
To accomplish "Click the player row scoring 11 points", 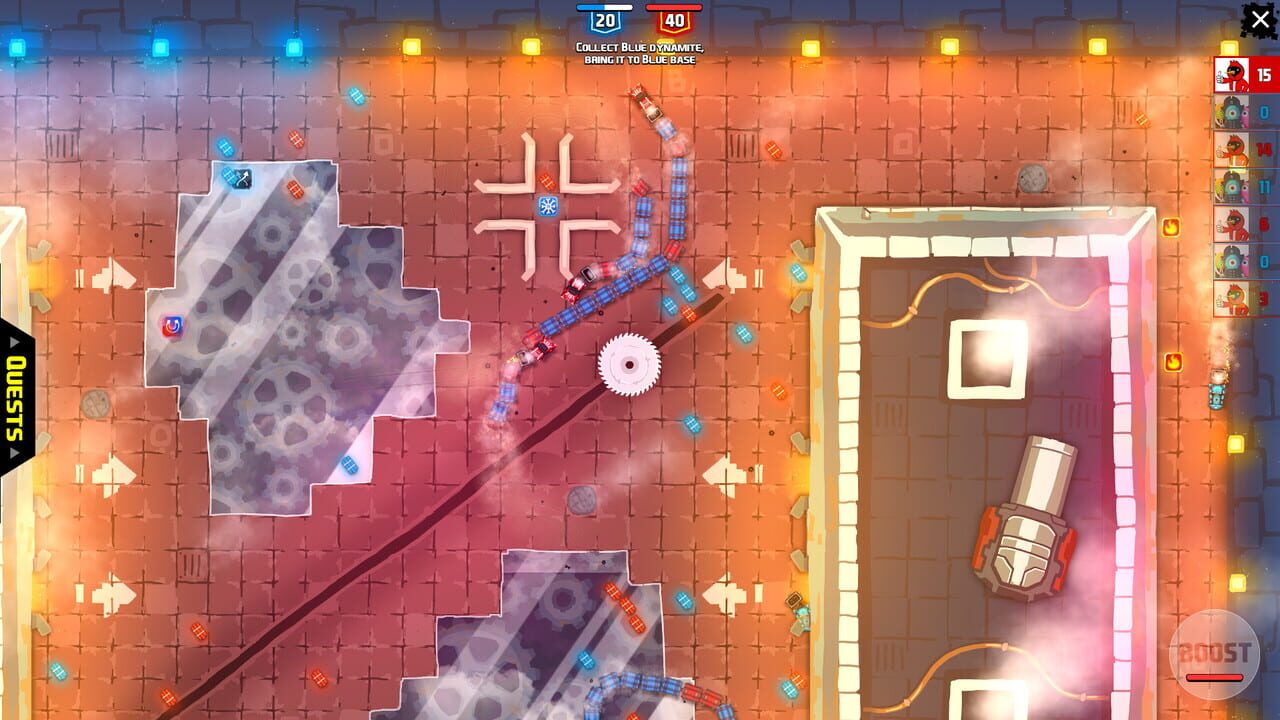I will [1250, 187].
